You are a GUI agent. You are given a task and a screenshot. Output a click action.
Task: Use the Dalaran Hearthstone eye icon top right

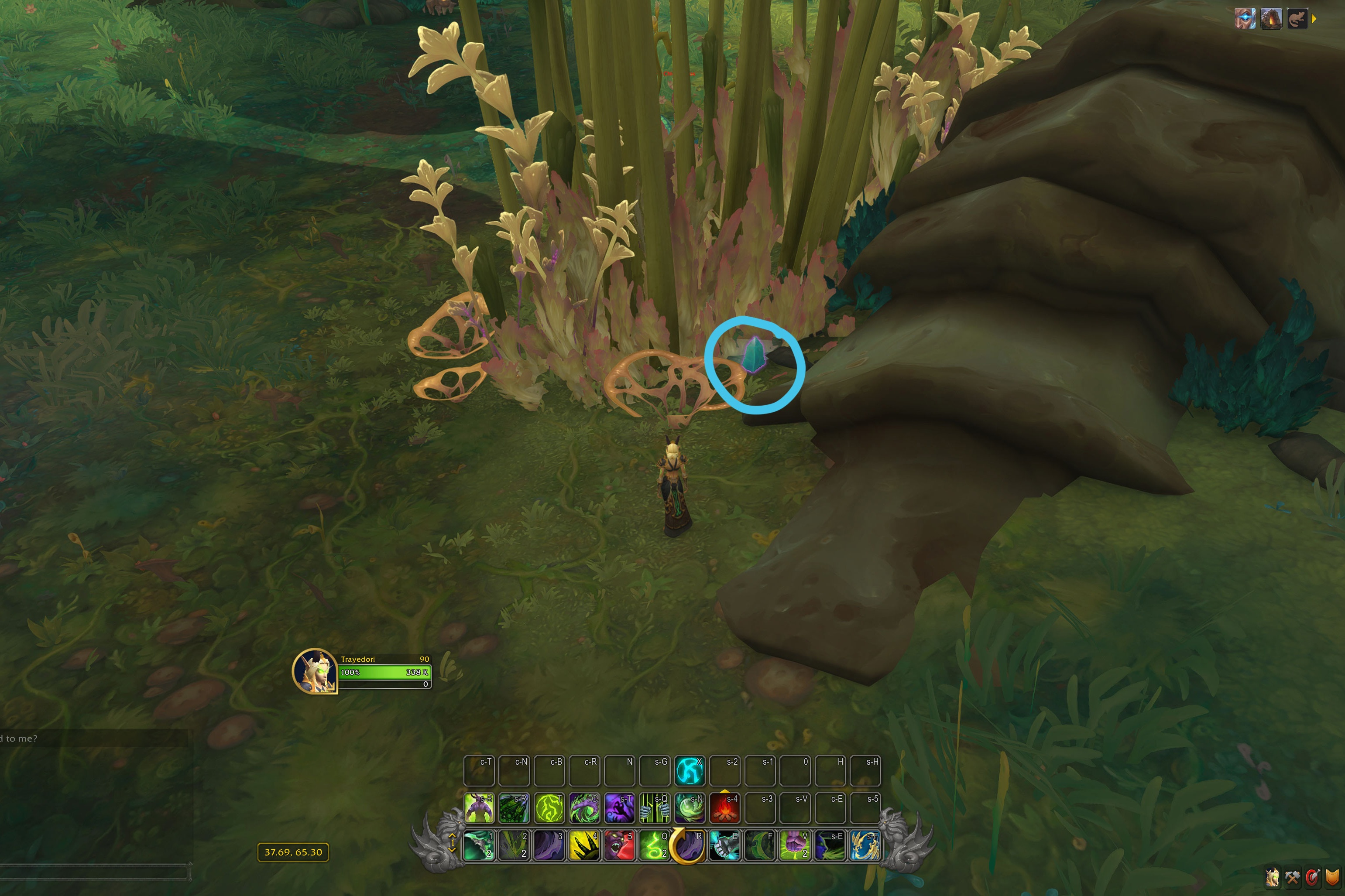coord(1245,19)
